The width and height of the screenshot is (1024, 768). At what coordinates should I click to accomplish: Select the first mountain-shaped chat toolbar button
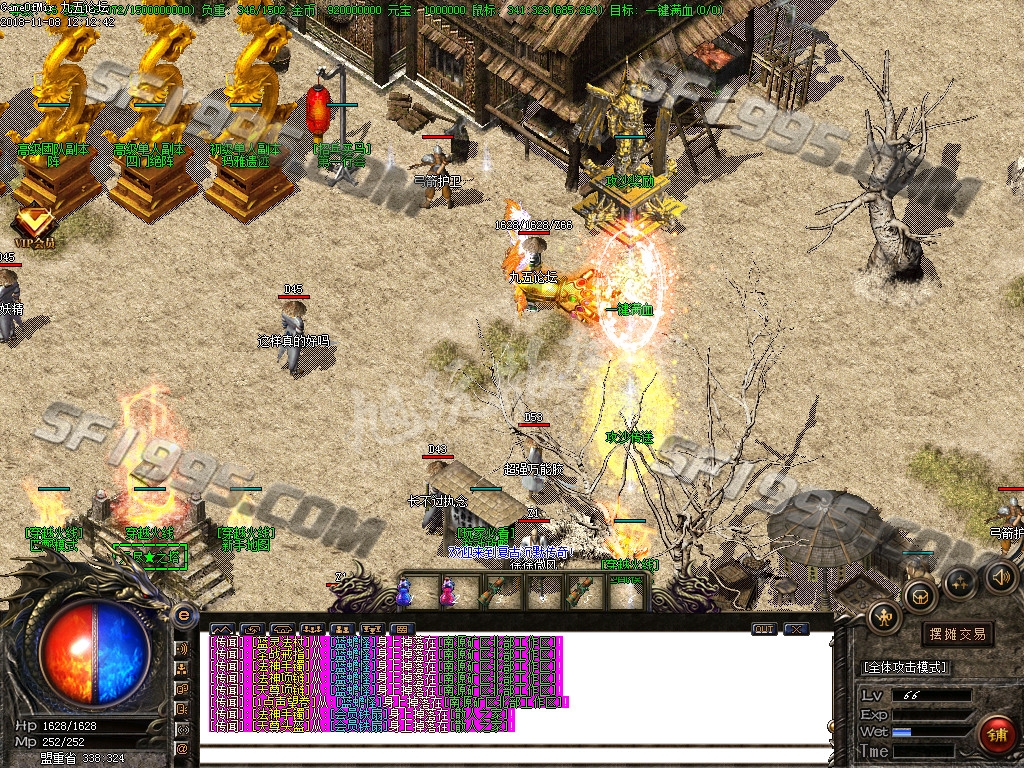tap(219, 629)
